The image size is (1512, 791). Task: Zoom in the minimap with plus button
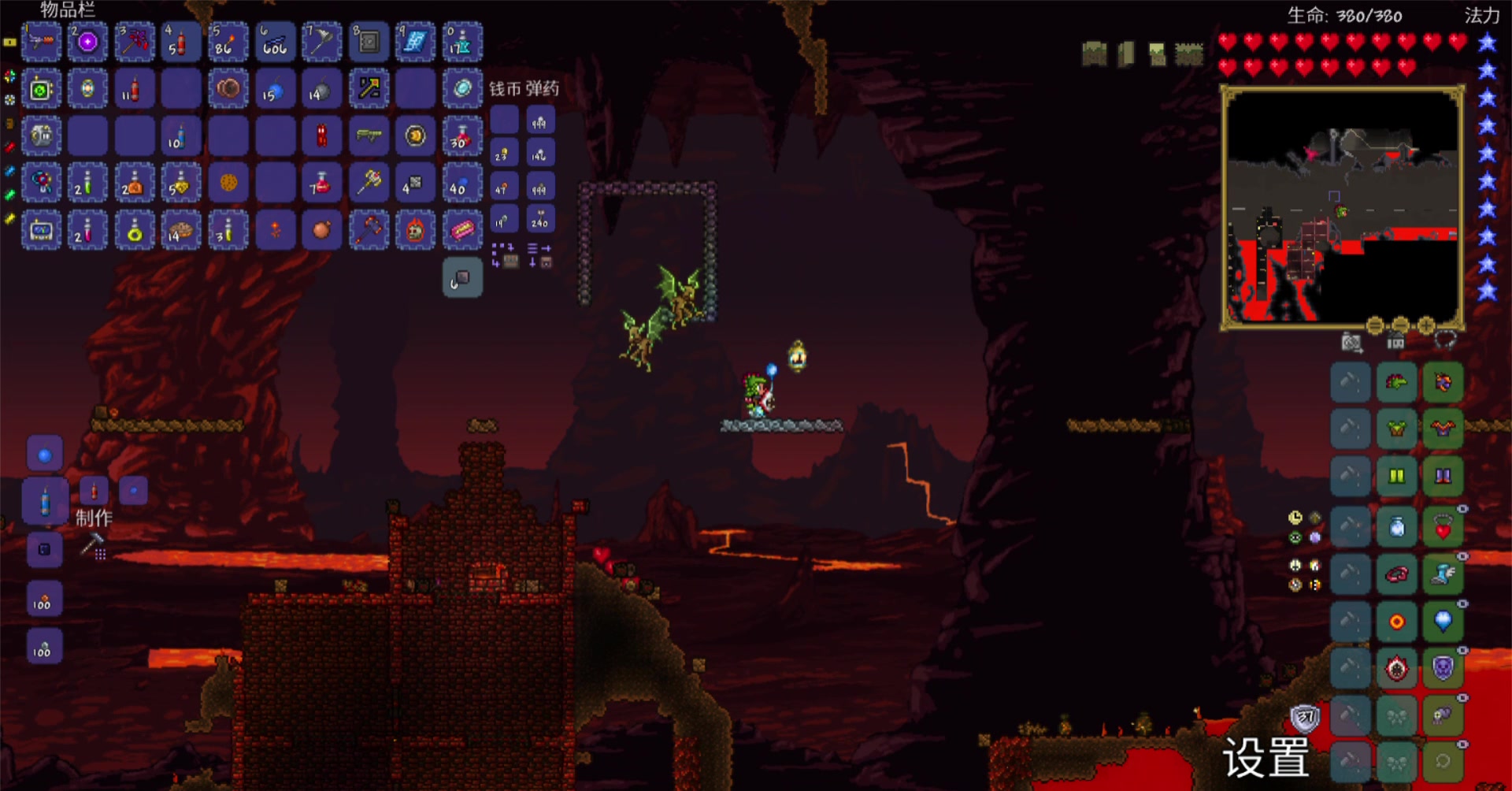[1426, 325]
